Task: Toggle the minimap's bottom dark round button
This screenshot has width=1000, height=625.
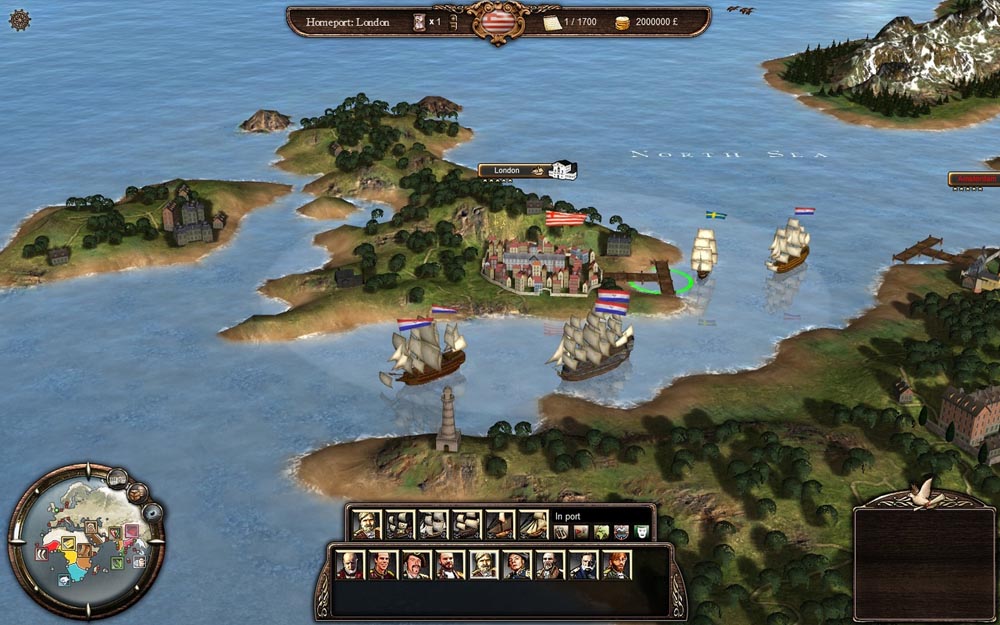Action: point(152,513)
